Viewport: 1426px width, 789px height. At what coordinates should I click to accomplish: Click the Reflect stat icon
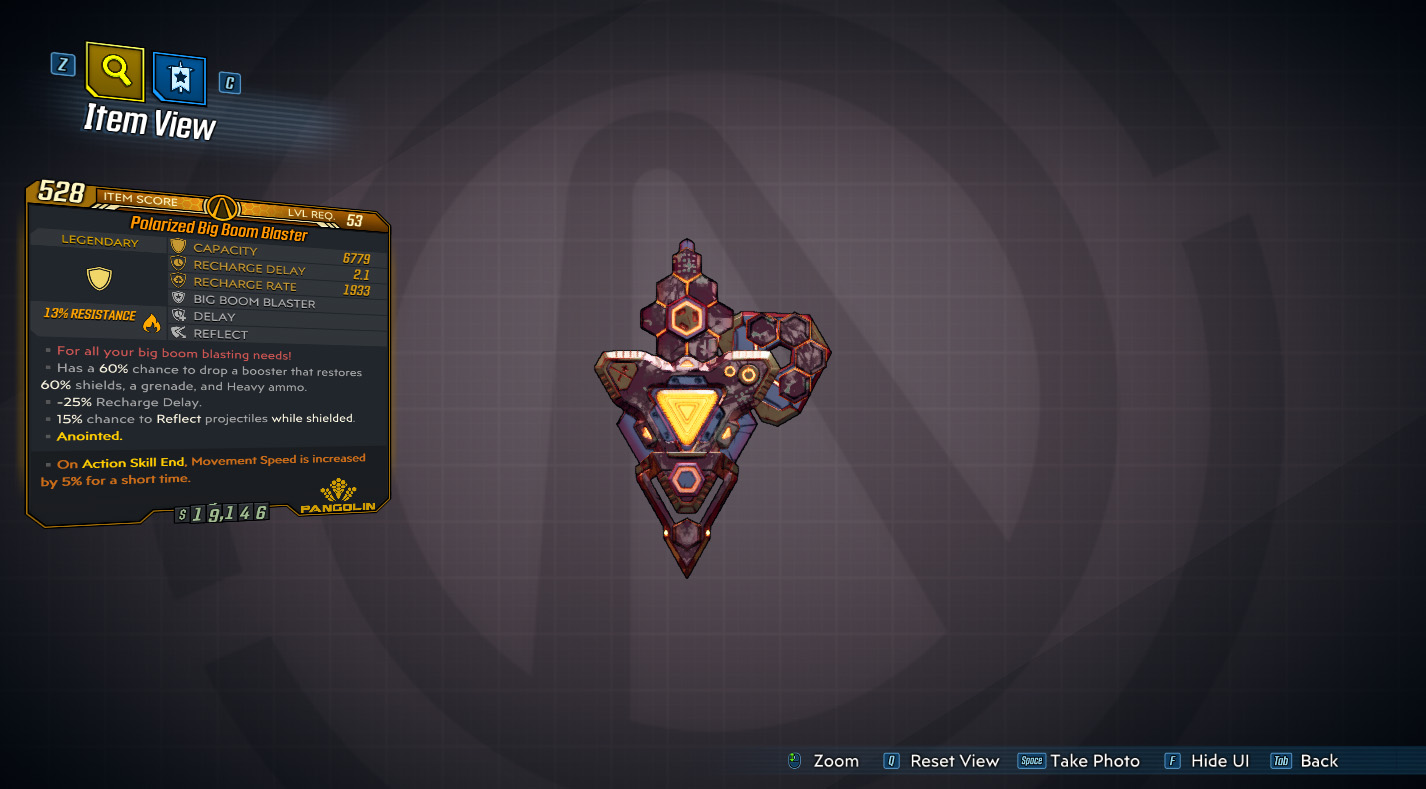pyautogui.click(x=177, y=332)
